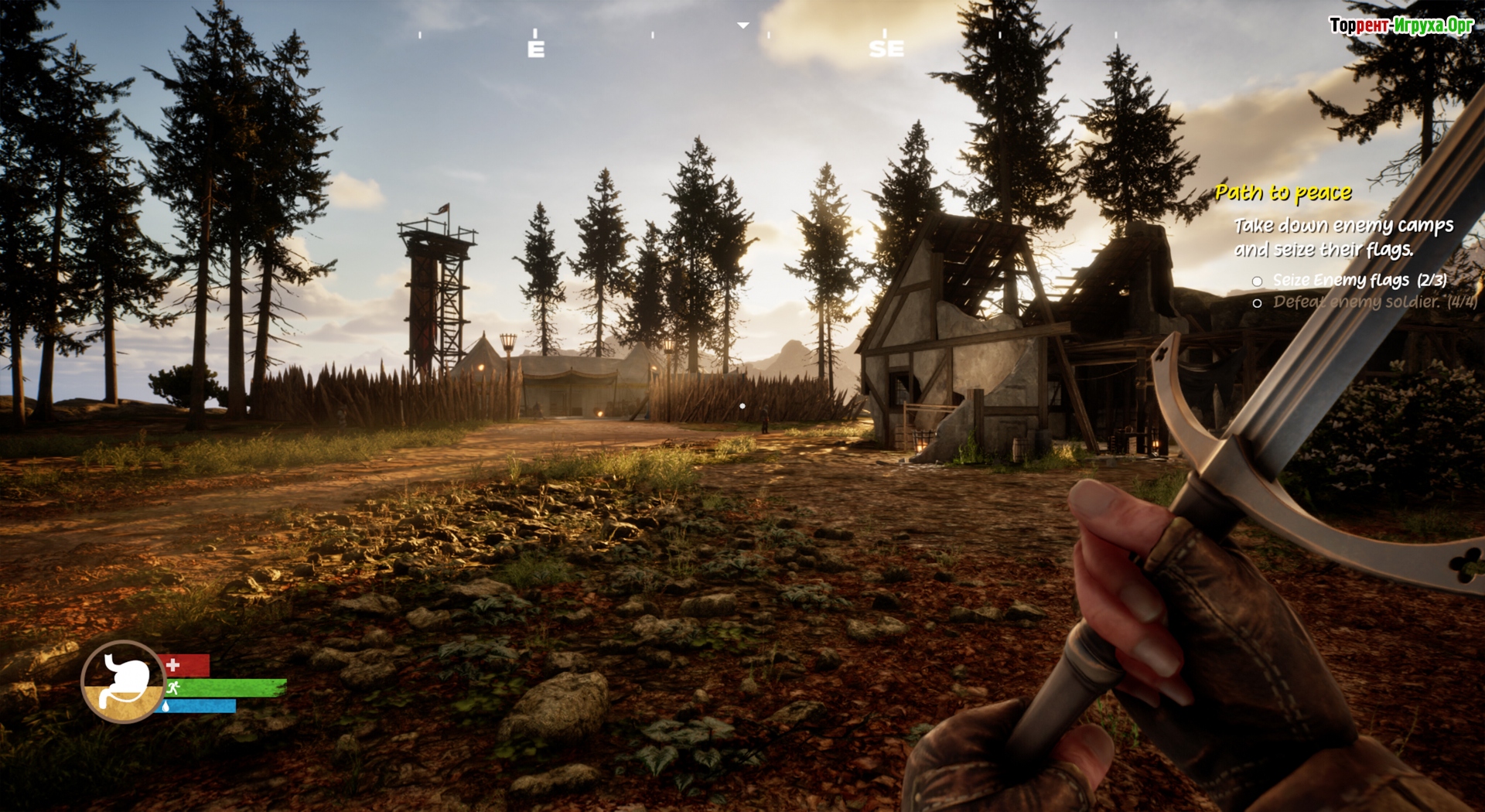This screenshot has height=812, width=1485.
Task: Select the E compass marker
Action: [x=536, y=49]
